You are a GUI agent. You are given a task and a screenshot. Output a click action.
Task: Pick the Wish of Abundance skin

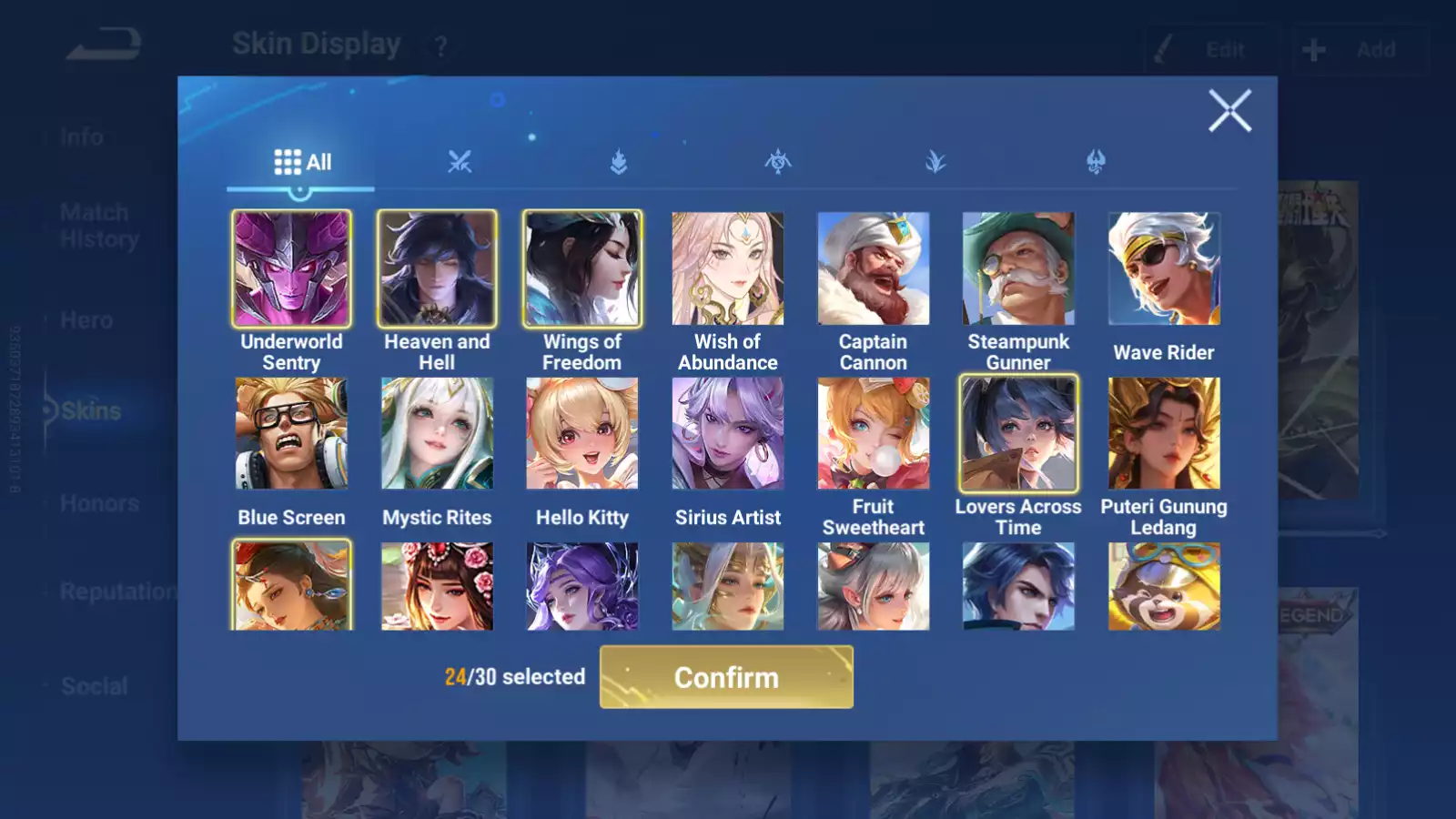(x=728, y=268)
